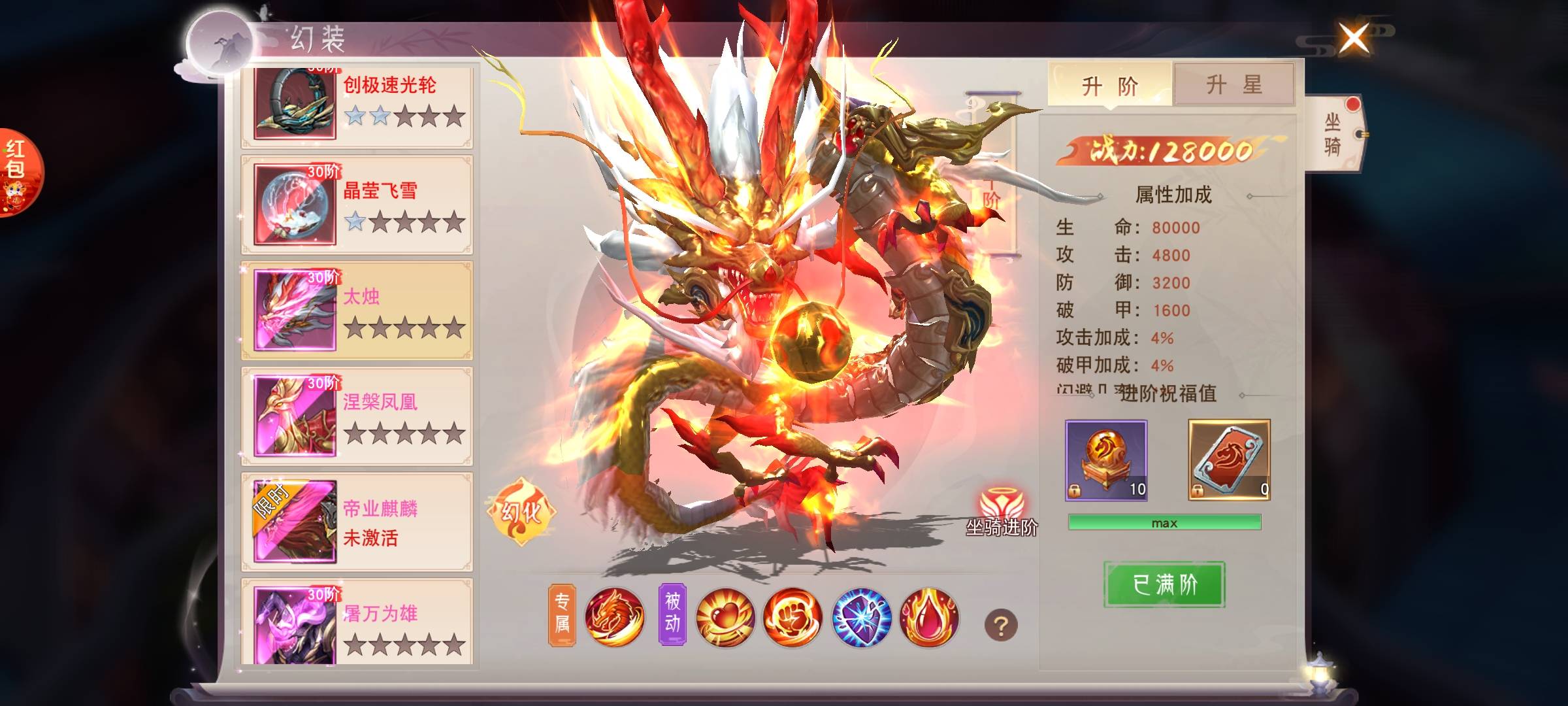The width and height of the screenshot is (1568, 706).
Task: Choose the 晶莹飞雪 mount entry
Action: click(x=357, y=205)
